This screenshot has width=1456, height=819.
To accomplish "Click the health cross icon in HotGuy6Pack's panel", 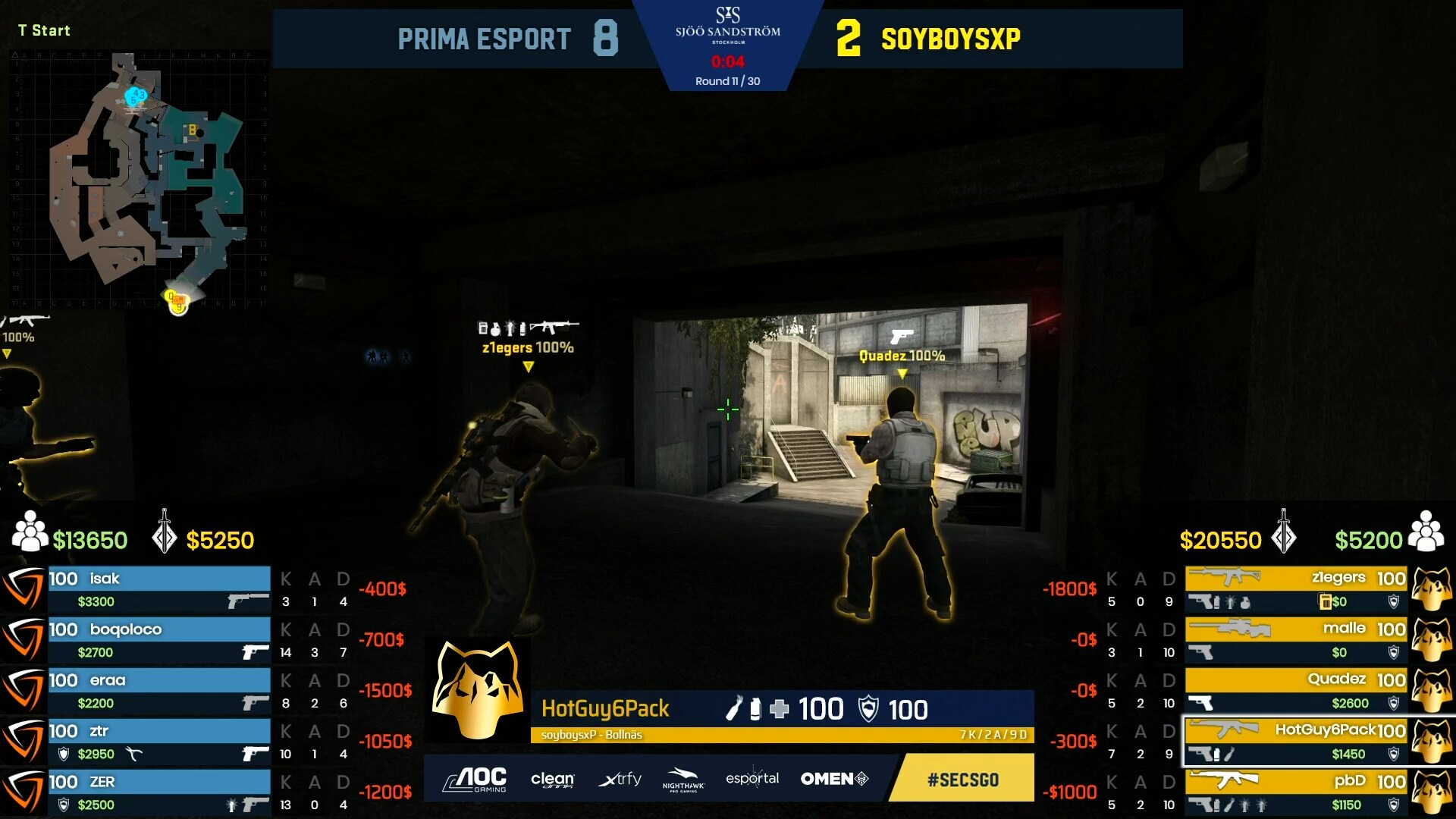I will coord(781,709).
